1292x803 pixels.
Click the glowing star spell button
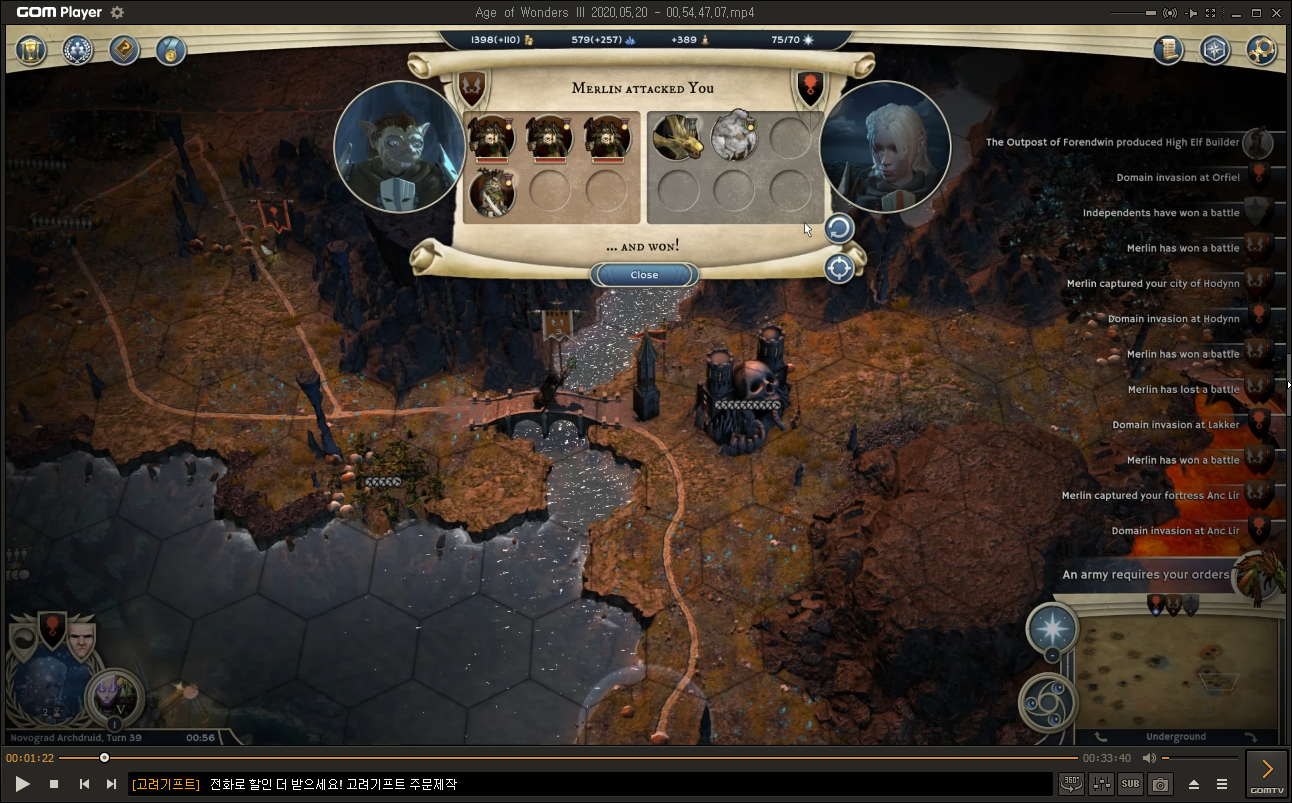[1052, 629]
